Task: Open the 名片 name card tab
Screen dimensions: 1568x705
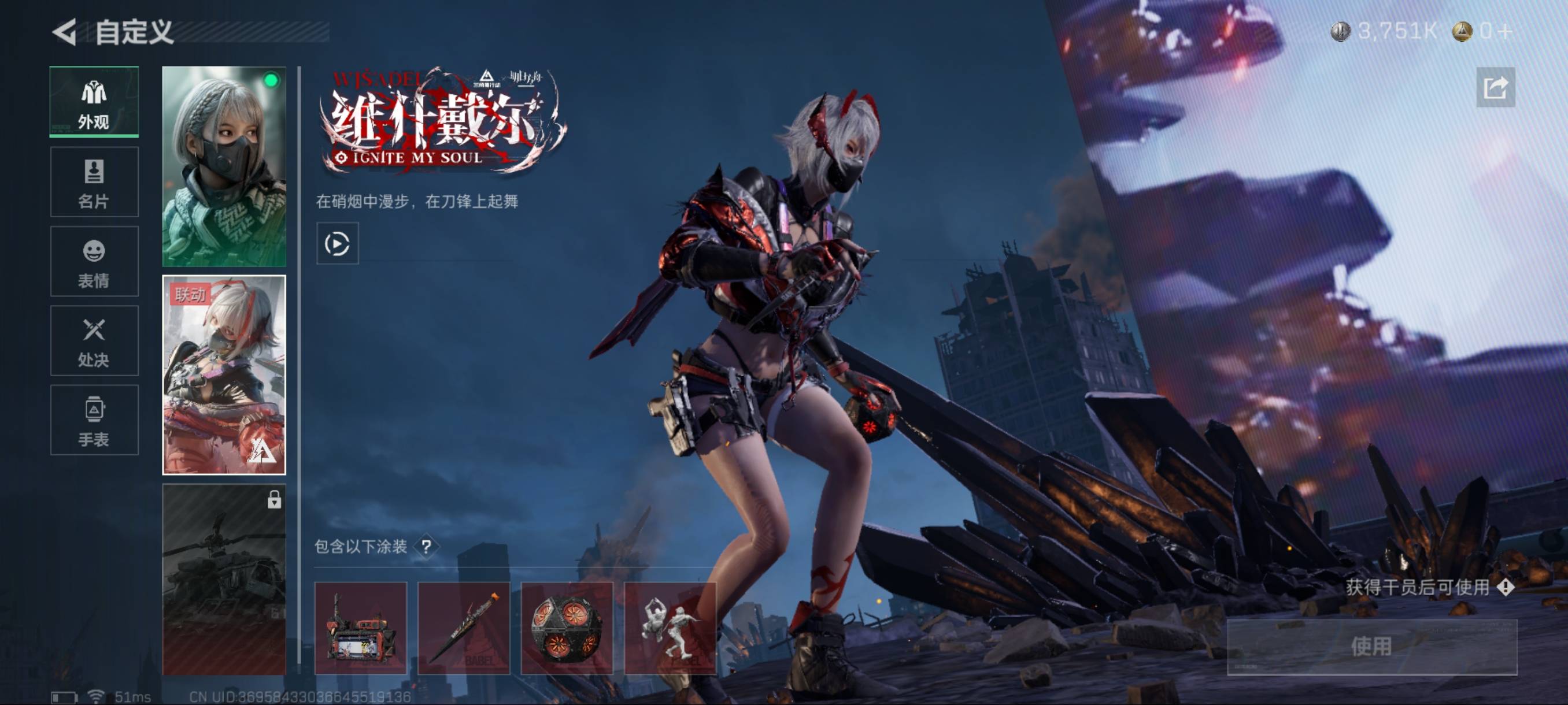Action: [94, 182]
